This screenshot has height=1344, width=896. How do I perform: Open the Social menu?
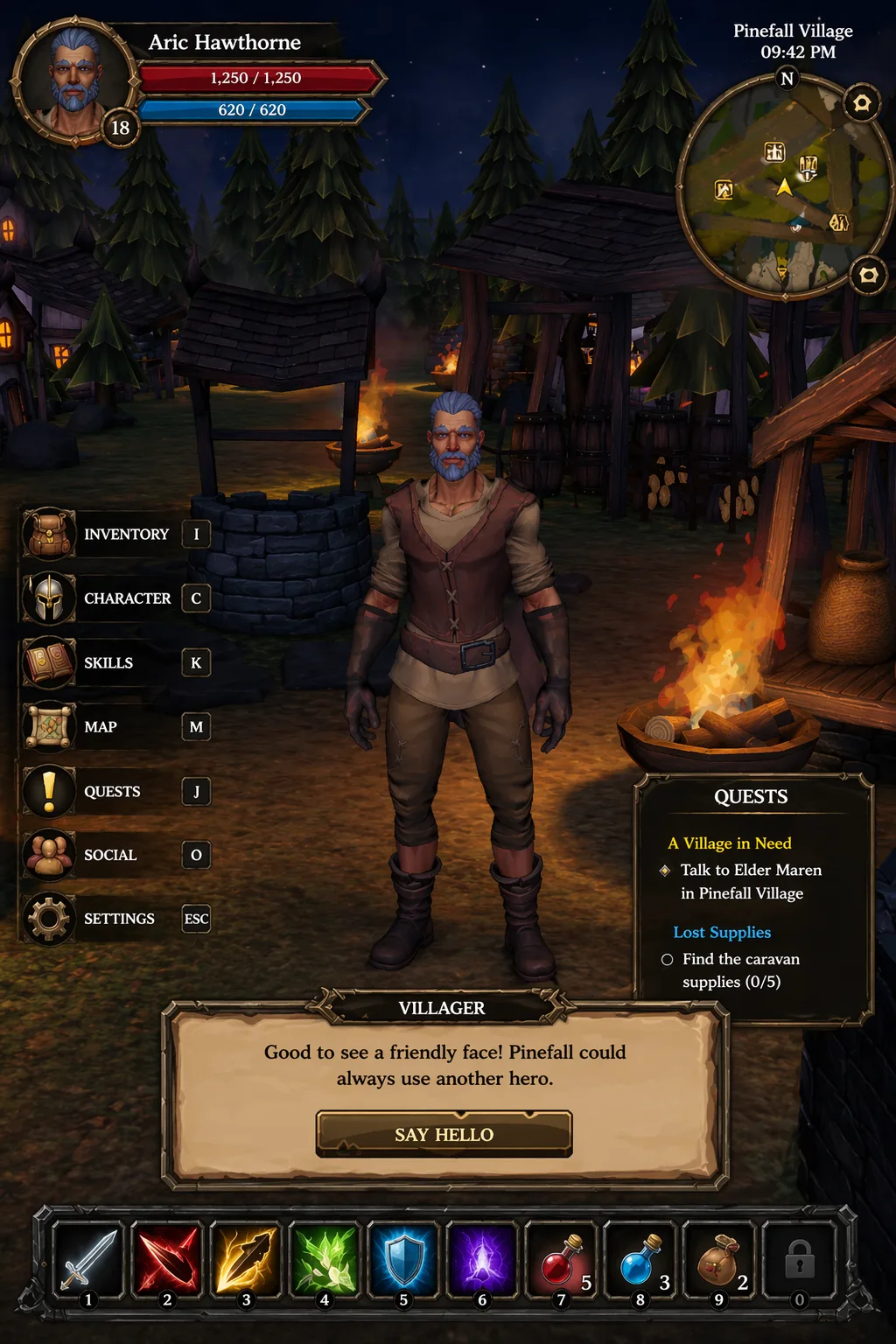(115, 856)
